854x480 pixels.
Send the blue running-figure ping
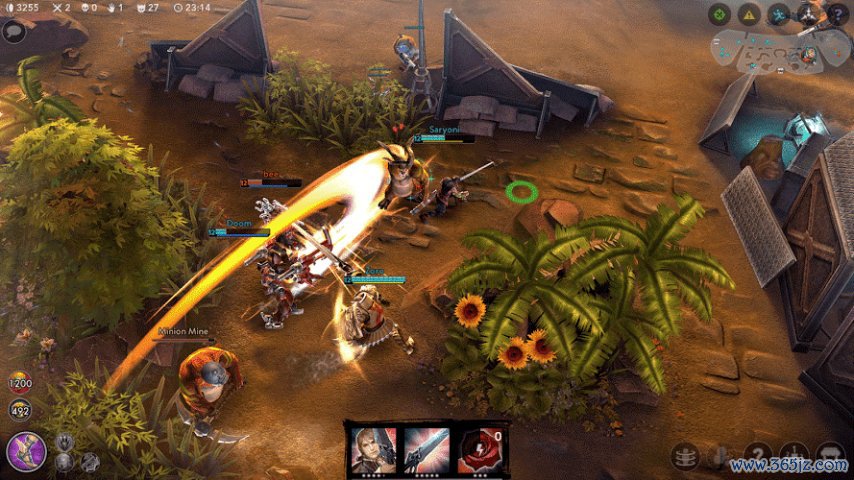tap(779, 14)
